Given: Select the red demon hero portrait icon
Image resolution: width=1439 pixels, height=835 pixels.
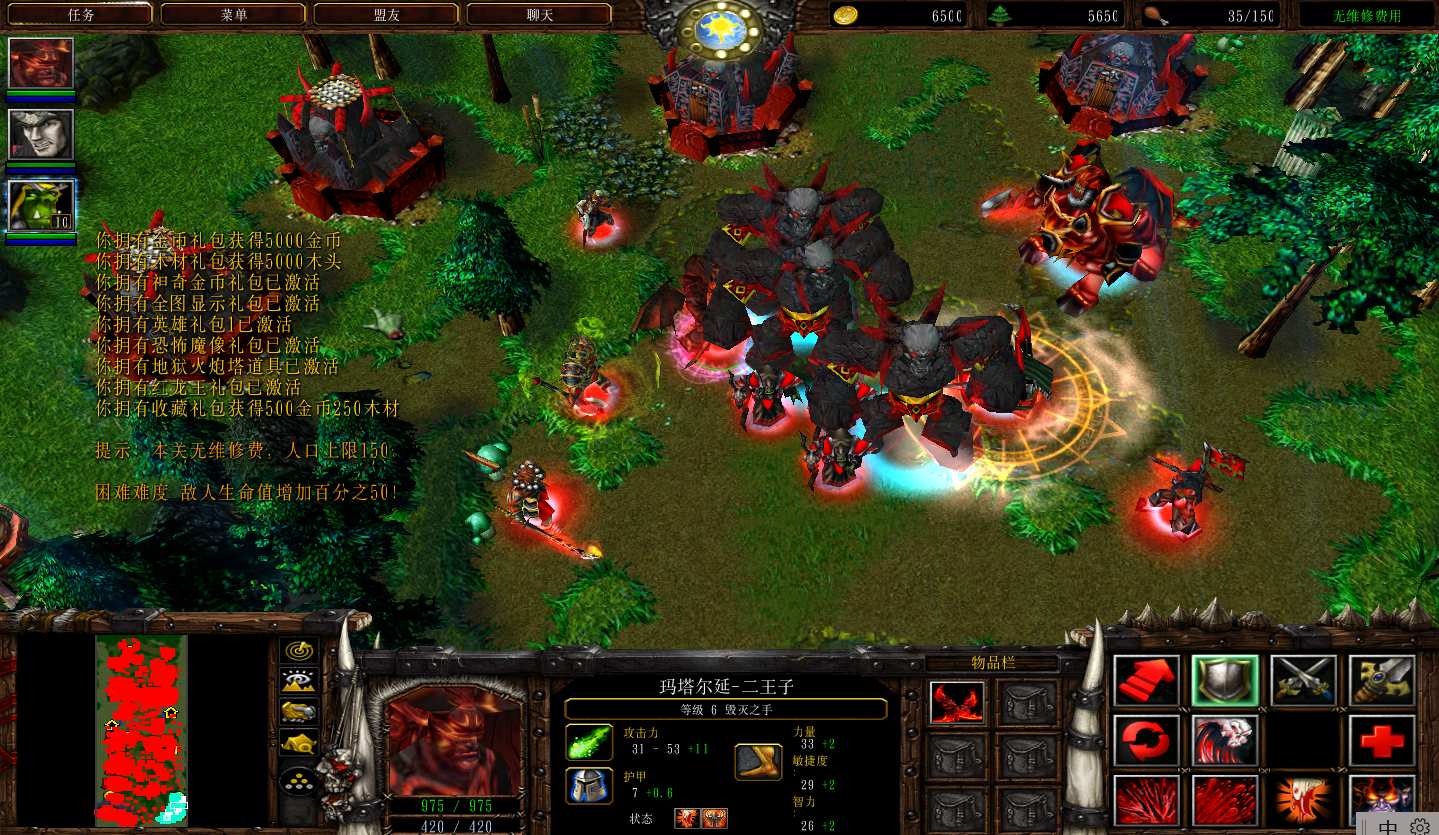Looking at the screenshot, I should click(x=41, y=63).
